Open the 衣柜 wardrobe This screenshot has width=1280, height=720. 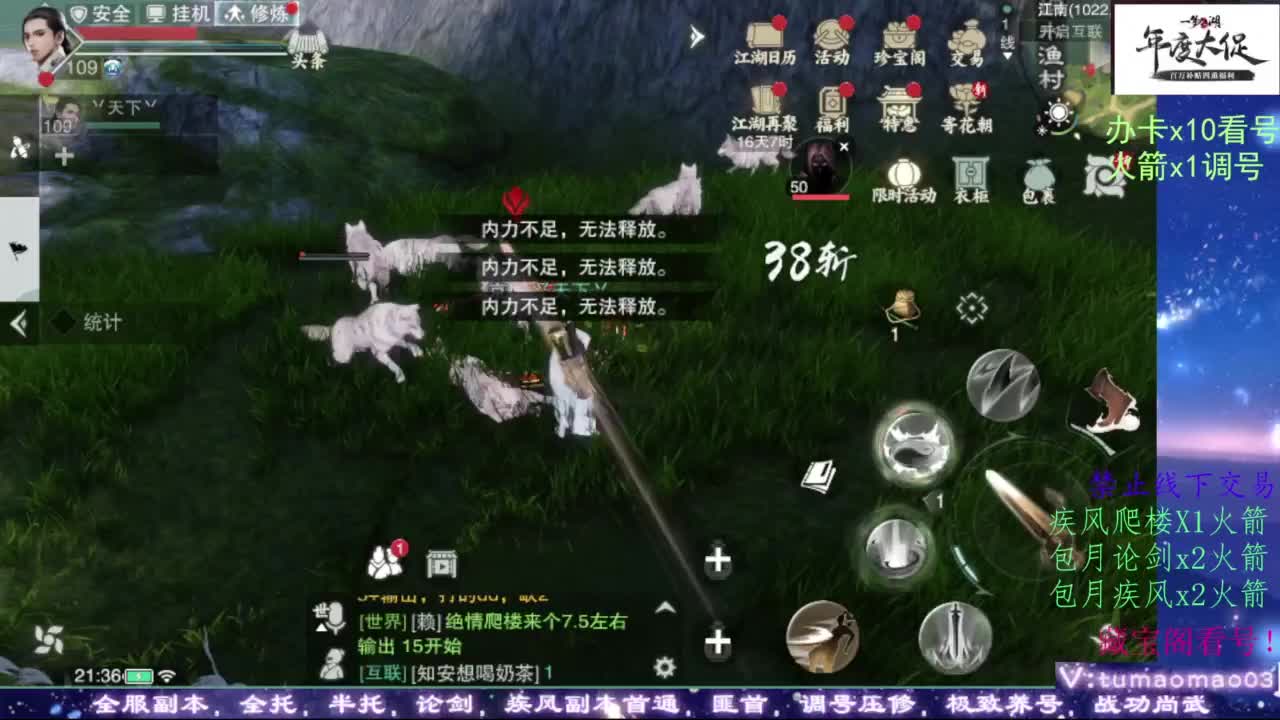(969, 170)
